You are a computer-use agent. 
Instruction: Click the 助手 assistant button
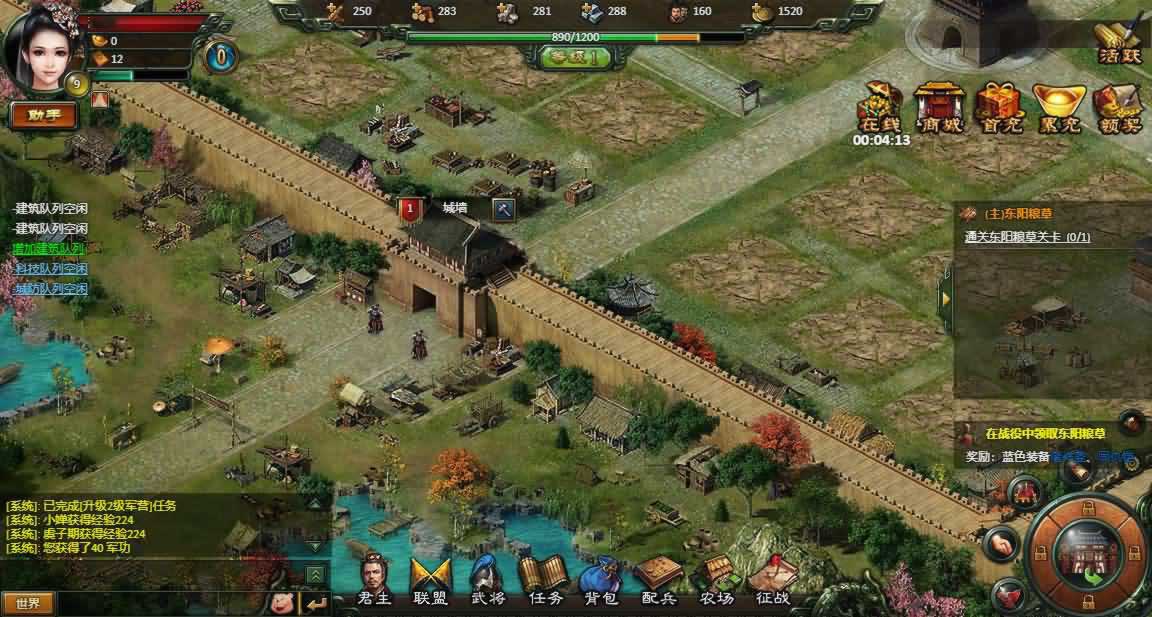pyautogui.click(x=44, y=115)
